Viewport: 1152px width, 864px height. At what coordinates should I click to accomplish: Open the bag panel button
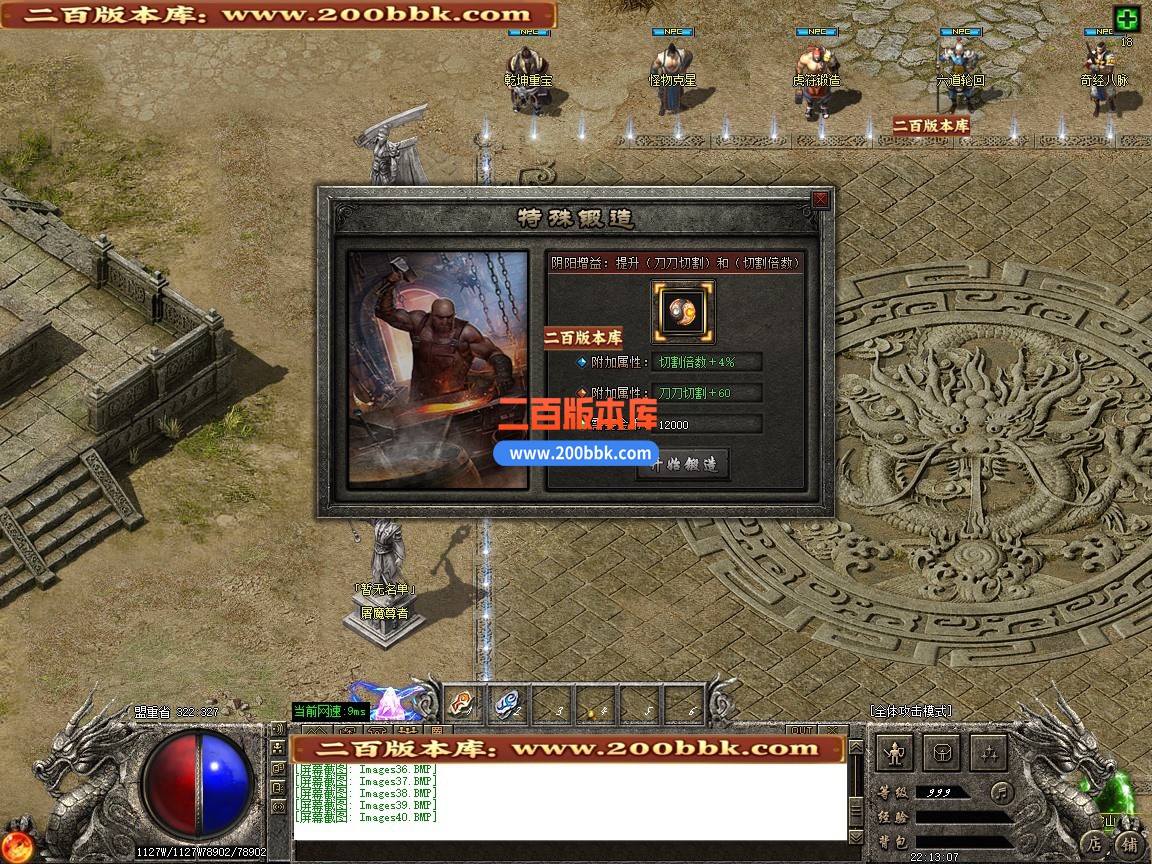[x=941, y=753]
